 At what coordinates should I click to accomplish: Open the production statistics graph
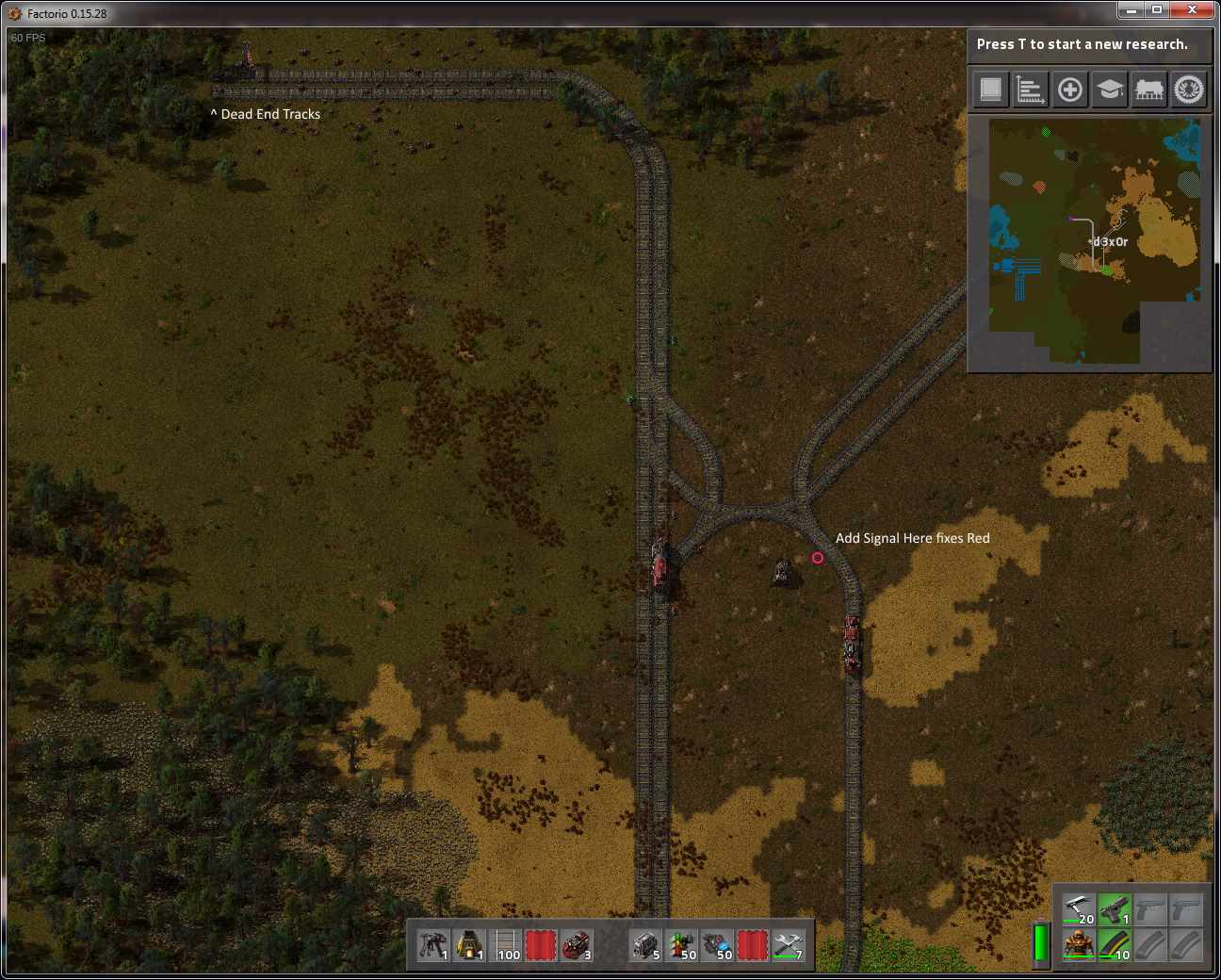coord(1030,90)
